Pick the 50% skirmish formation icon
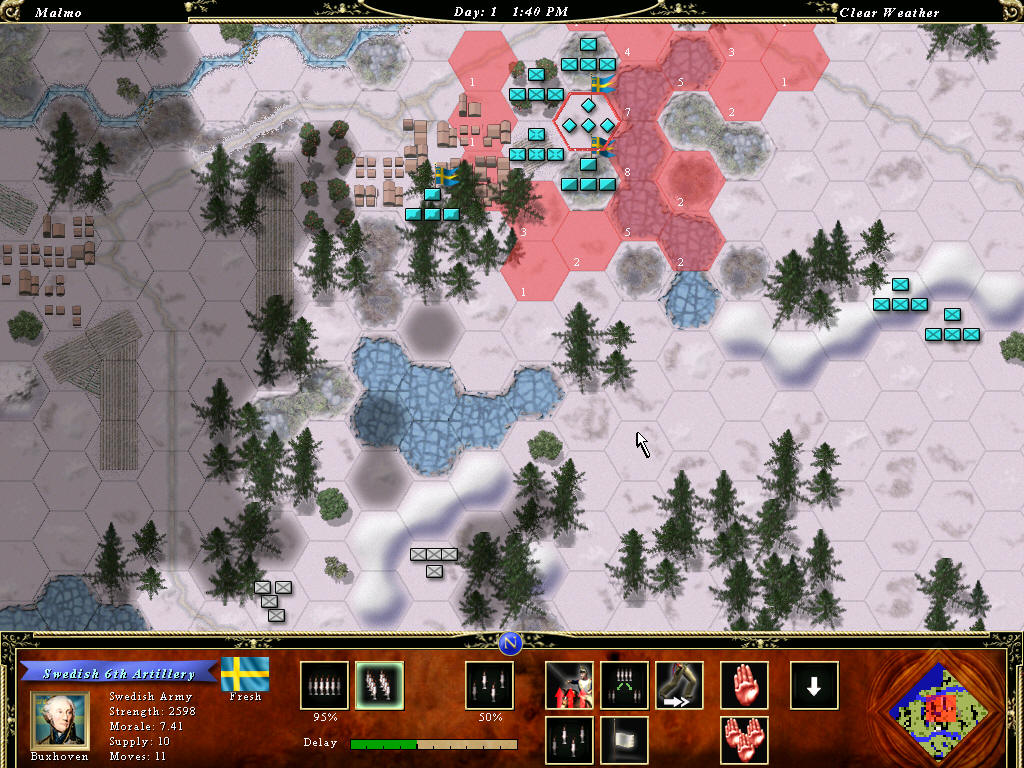Image resolution: width=1024 pixels, height=768 pixels. click(489, 686)
